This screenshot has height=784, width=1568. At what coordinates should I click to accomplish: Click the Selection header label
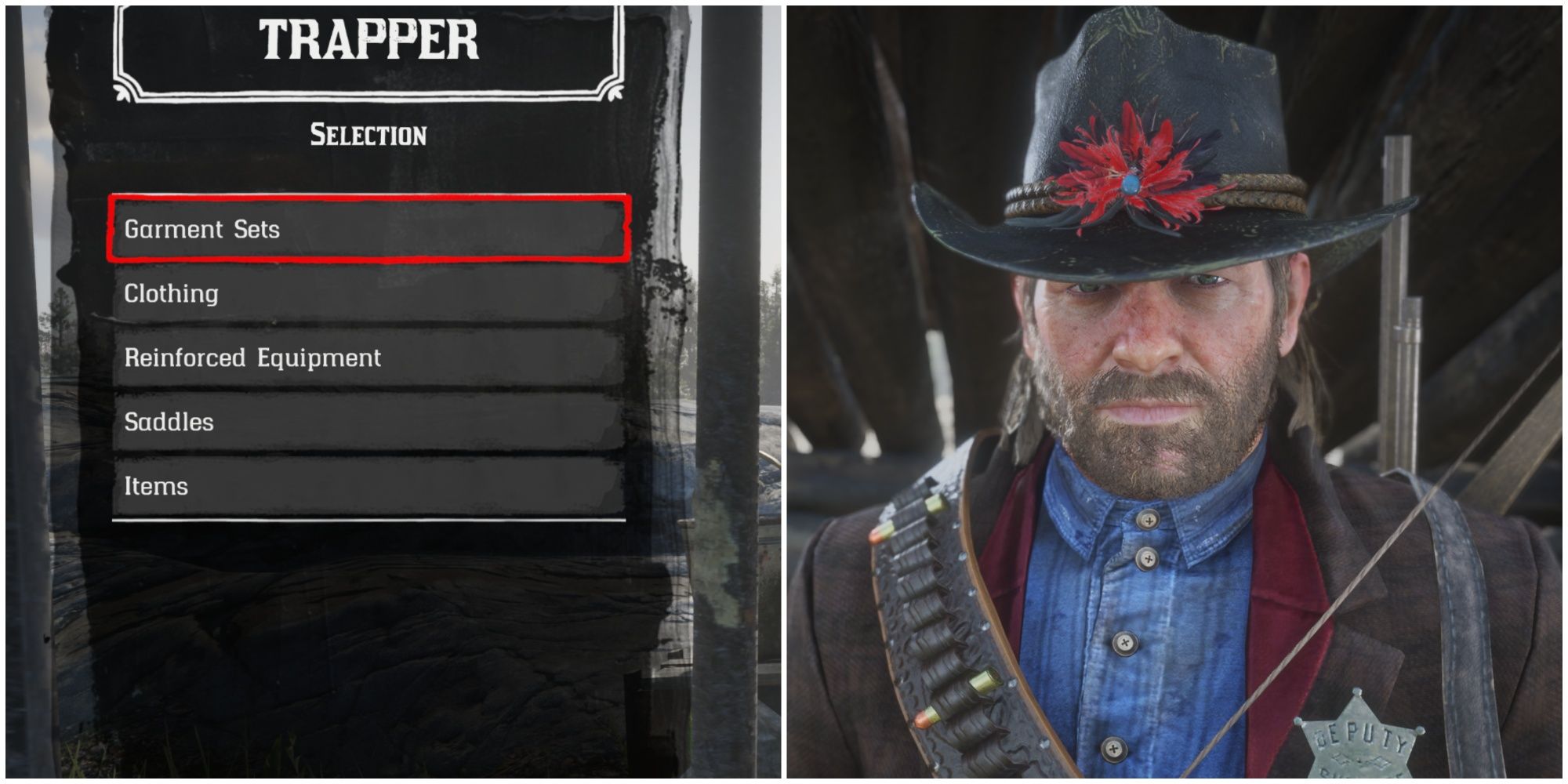point(368,133)
